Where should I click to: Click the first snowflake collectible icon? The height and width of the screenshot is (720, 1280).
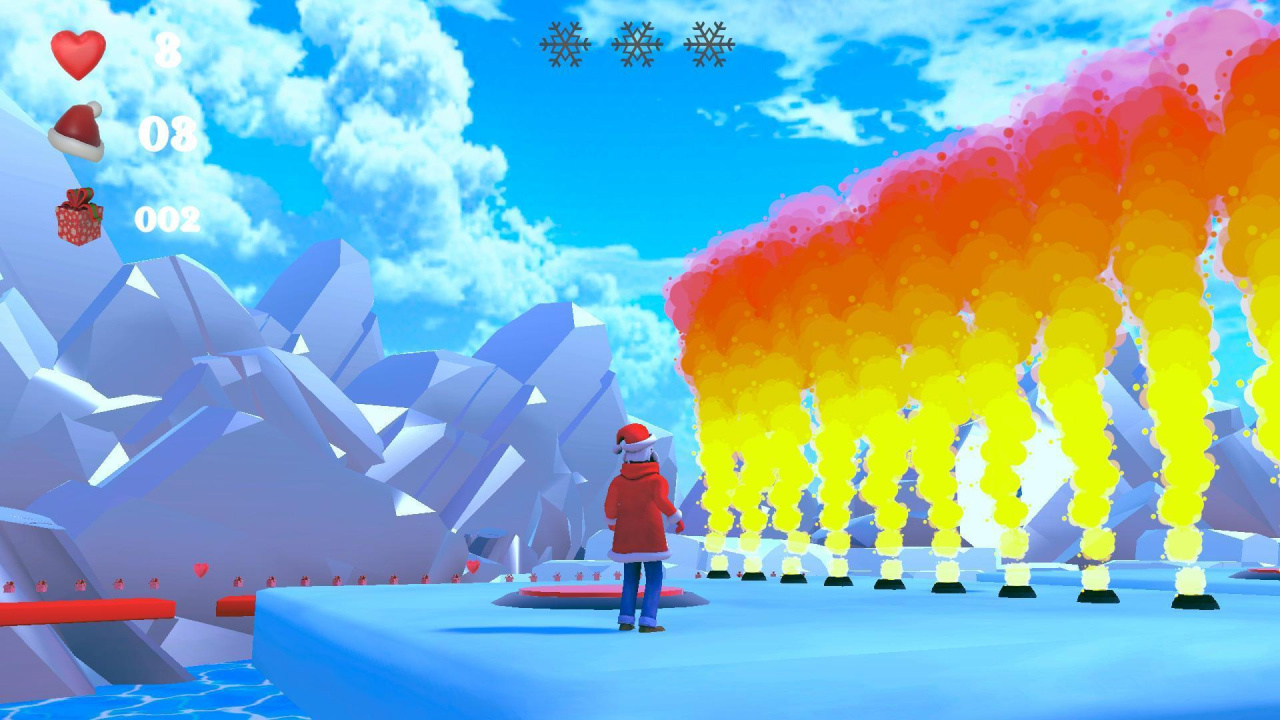[566, 44]
